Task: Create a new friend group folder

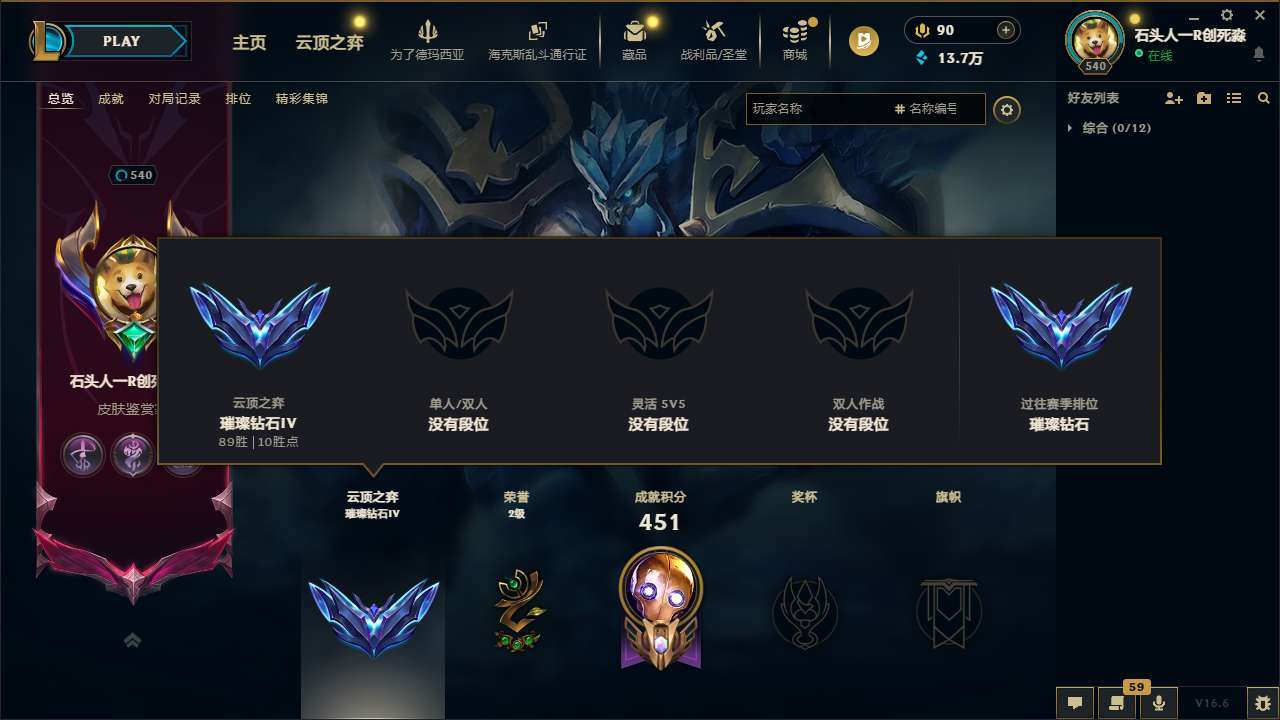Action: pos(1203,98)
